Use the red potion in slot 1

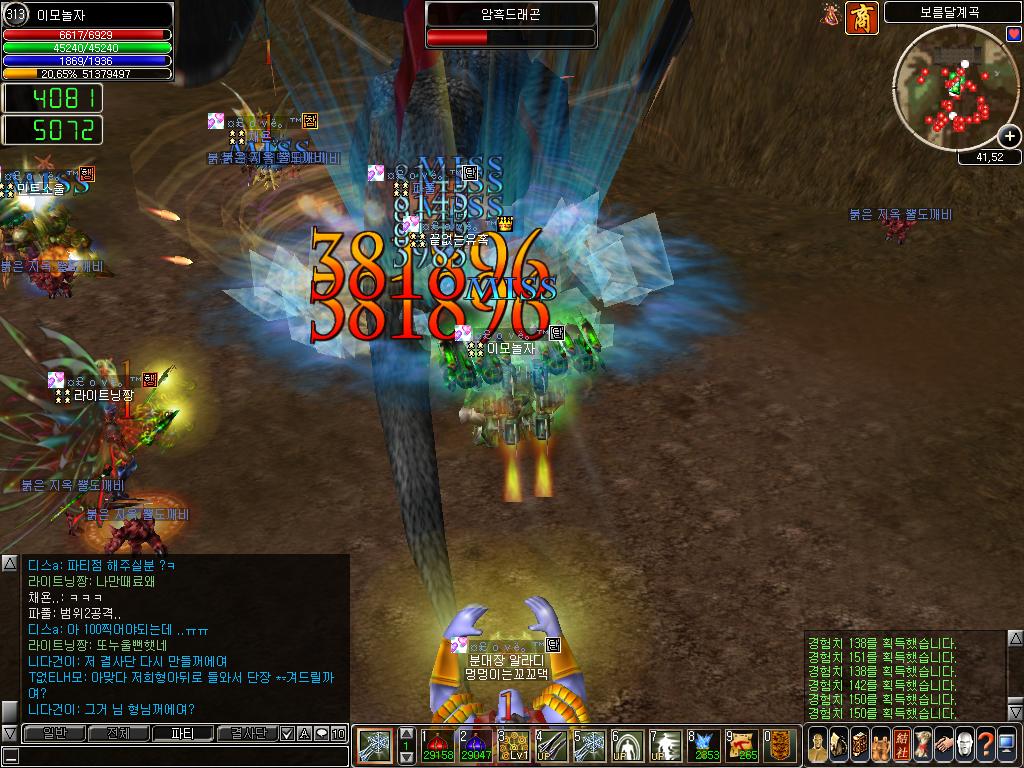coord(438,745)
